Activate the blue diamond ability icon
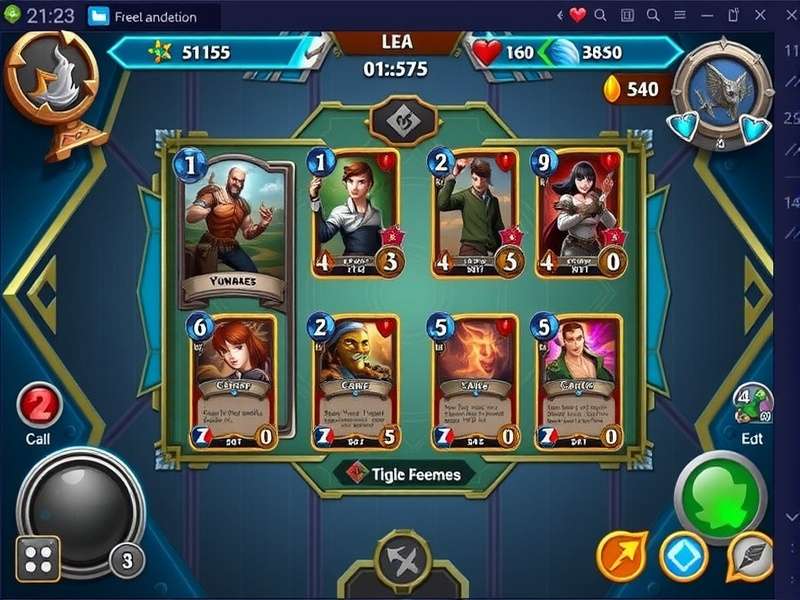 click(684, 556)
